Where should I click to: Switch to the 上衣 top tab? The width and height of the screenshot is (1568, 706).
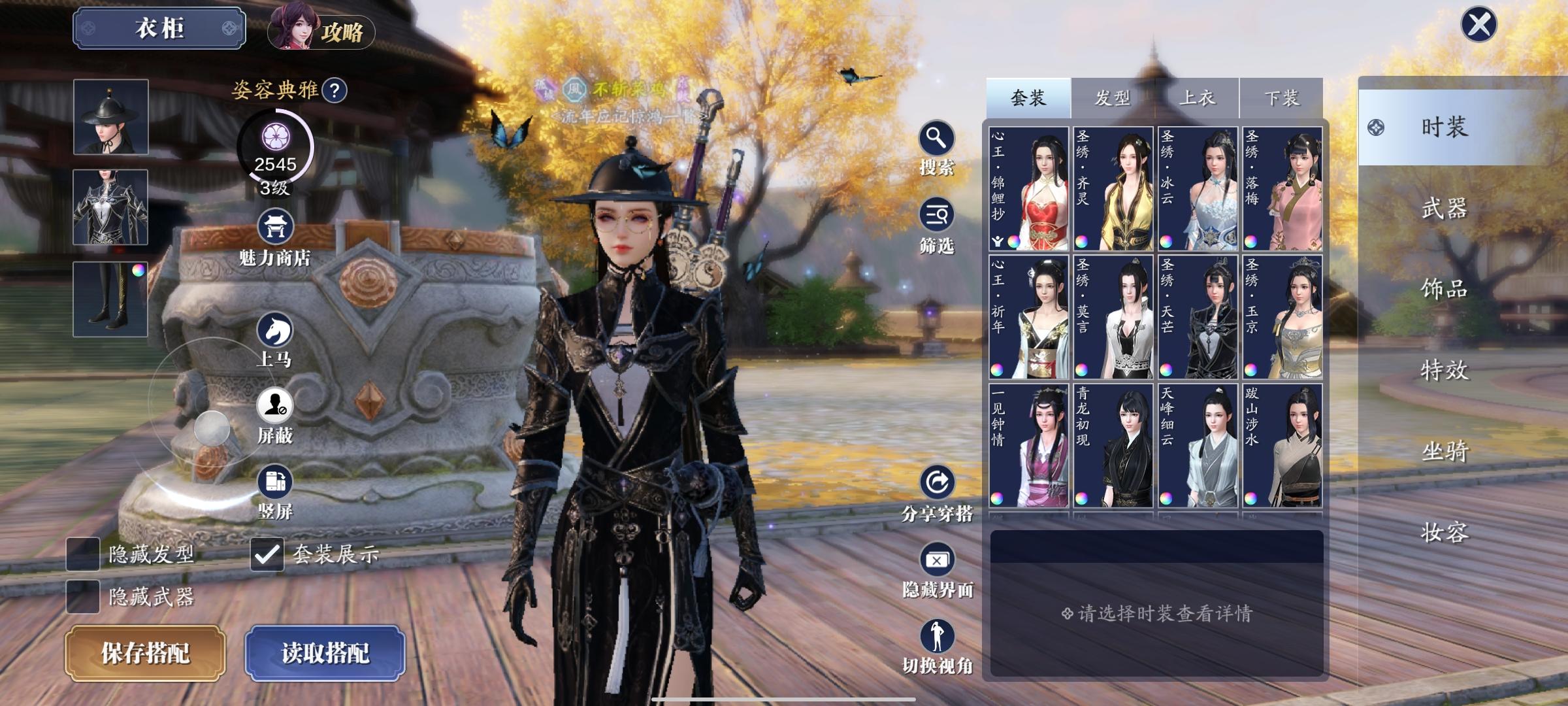click(1197, 98)
